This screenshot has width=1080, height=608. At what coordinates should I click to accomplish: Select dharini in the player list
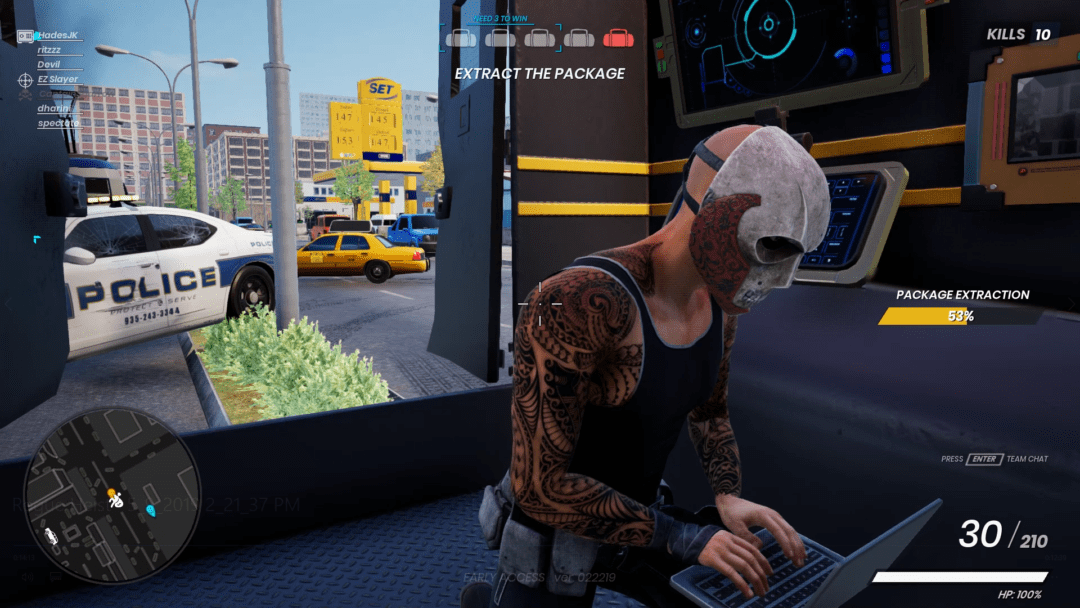(52, 108)
